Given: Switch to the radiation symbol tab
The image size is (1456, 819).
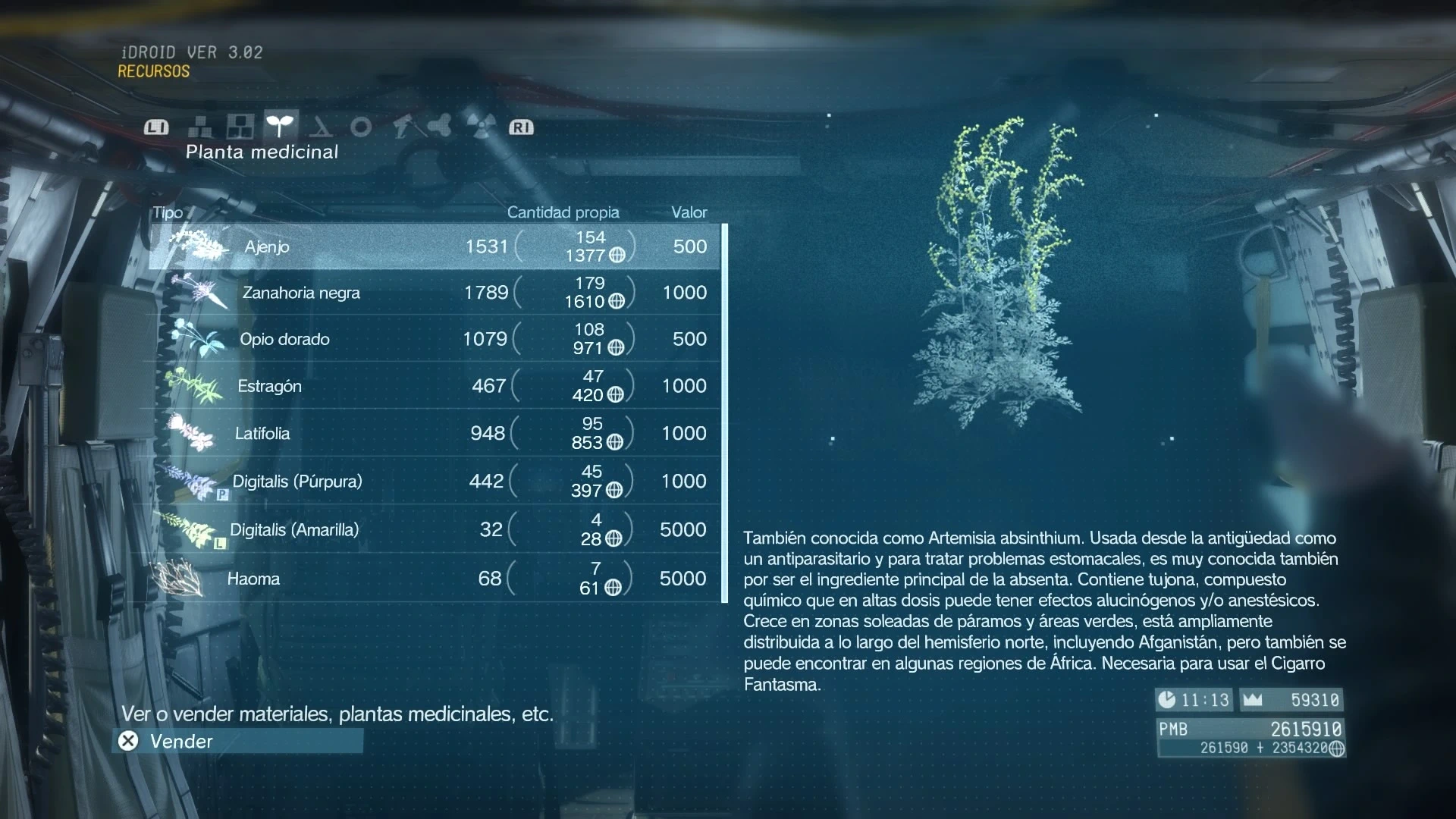Looking at the screenshot, I should pos(481,127).
